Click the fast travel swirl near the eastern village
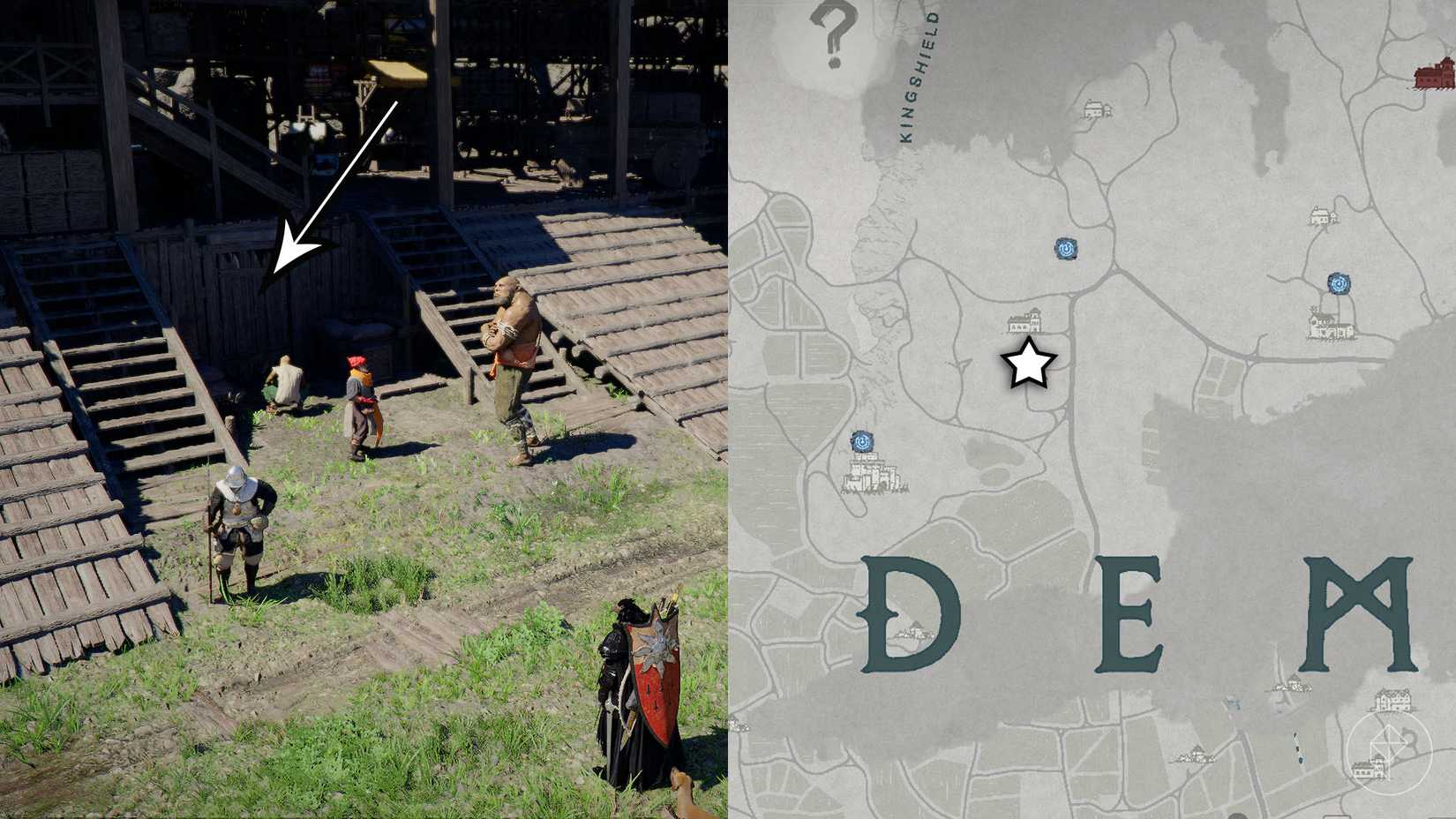Viewport: 1456px width, 819px height. point(1339,283)
